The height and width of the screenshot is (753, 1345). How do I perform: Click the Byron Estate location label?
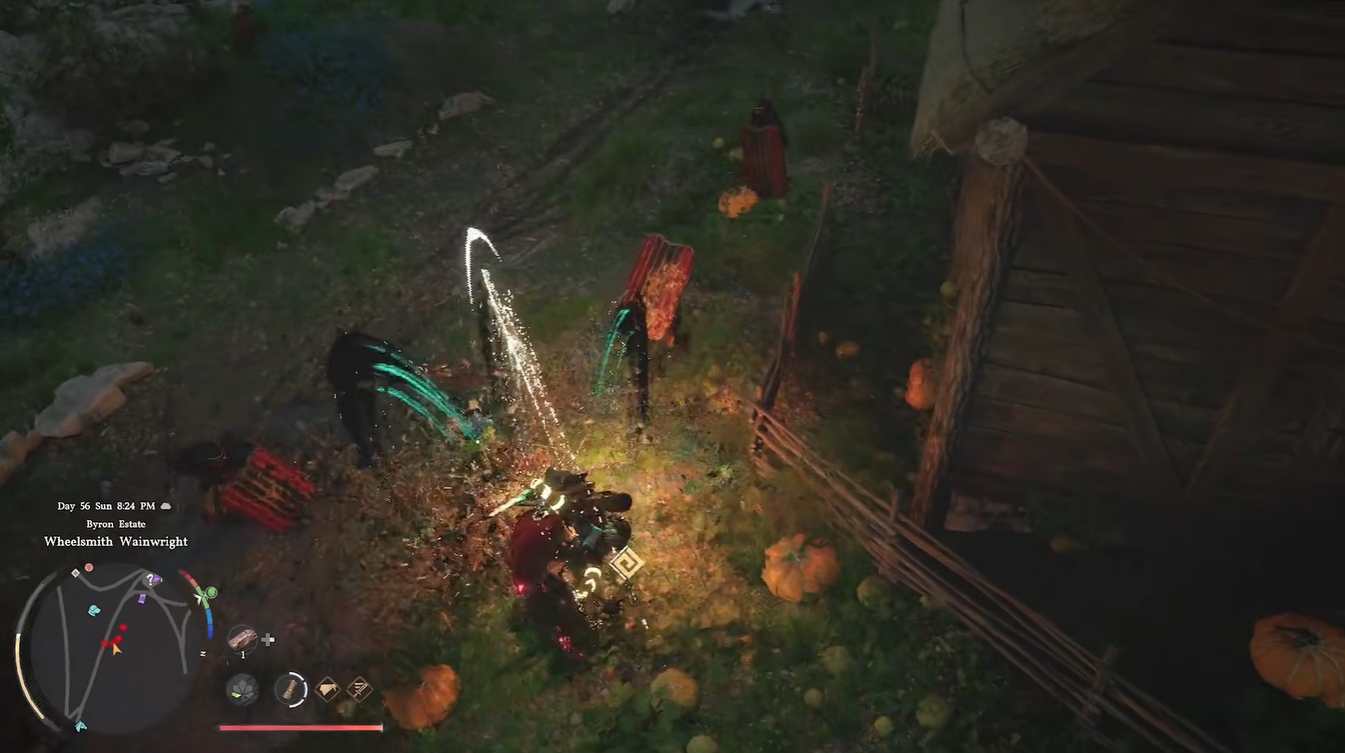[x=115, y=523]
